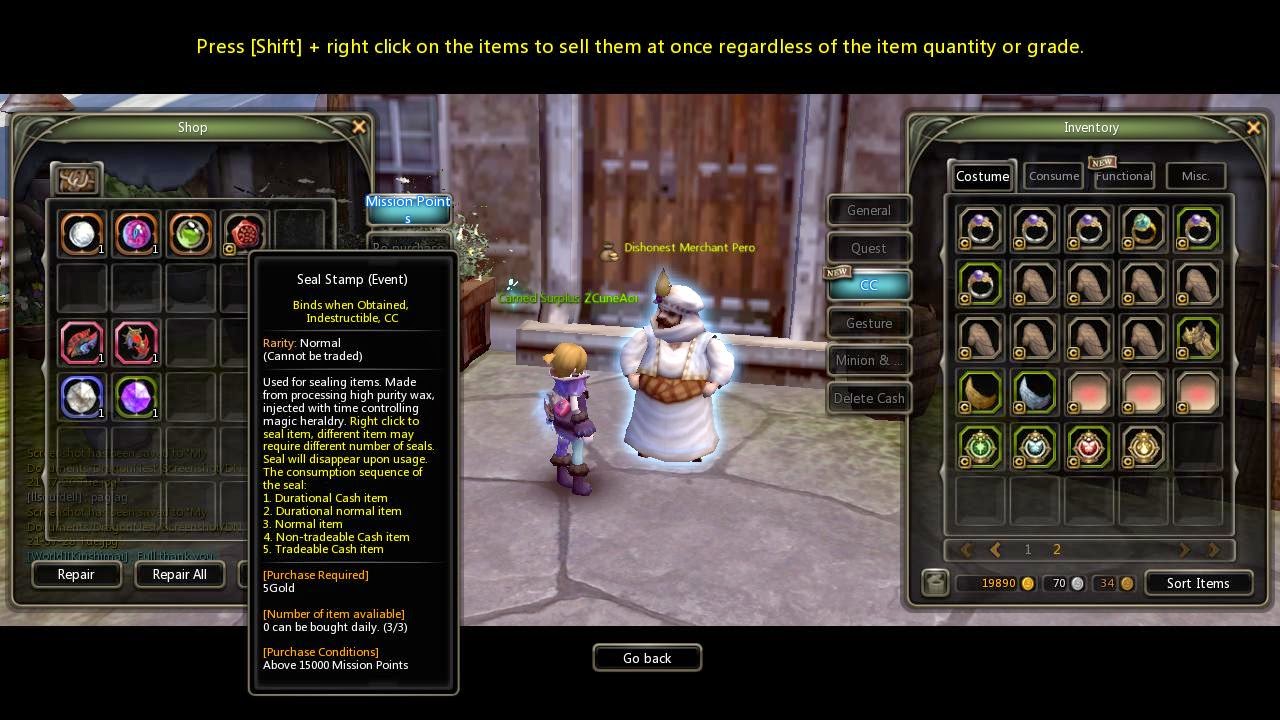Pick the green potion shop item
1280x720 pixels.
click(x=191, y=234)
